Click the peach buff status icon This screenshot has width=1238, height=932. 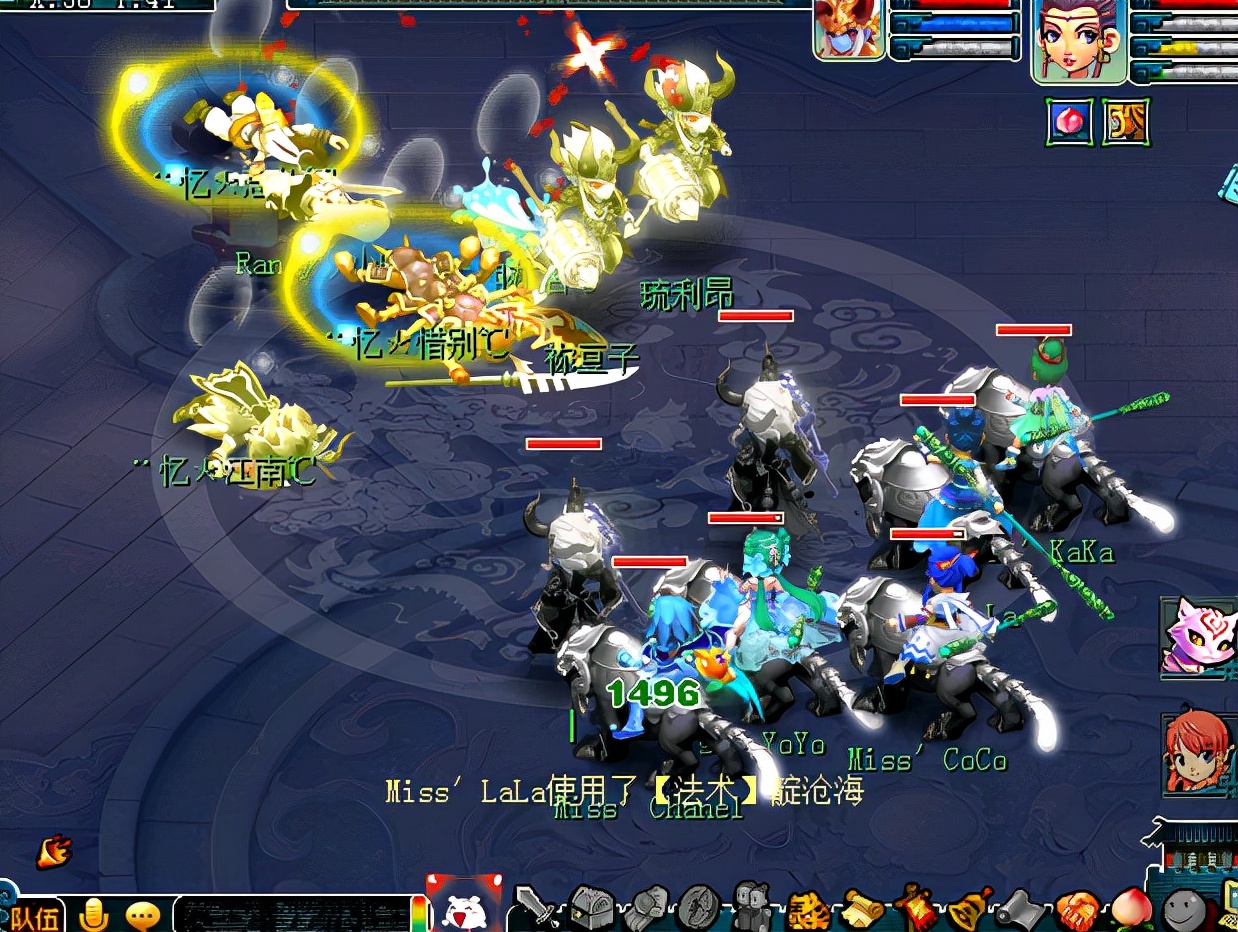tap(1069, 123)
